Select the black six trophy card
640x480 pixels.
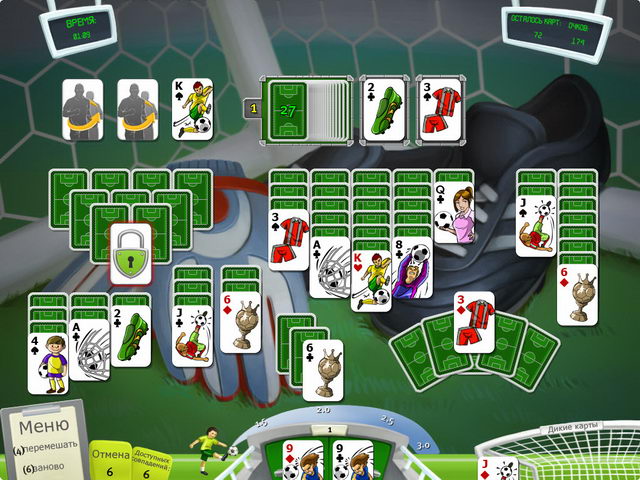[323, 371]
